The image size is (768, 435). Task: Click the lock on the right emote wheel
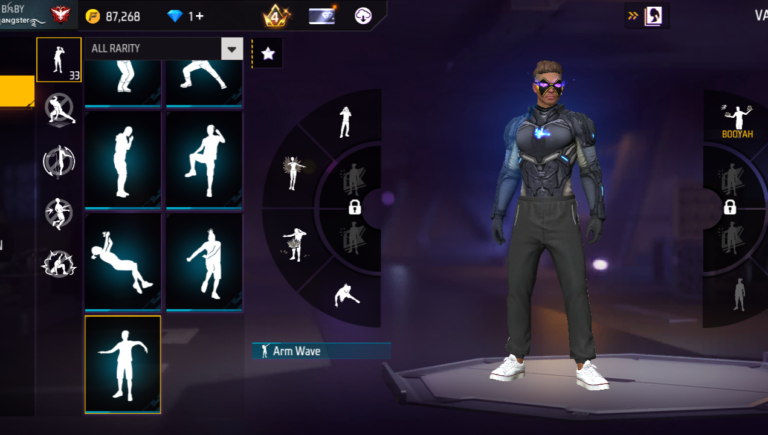point(730,207)
